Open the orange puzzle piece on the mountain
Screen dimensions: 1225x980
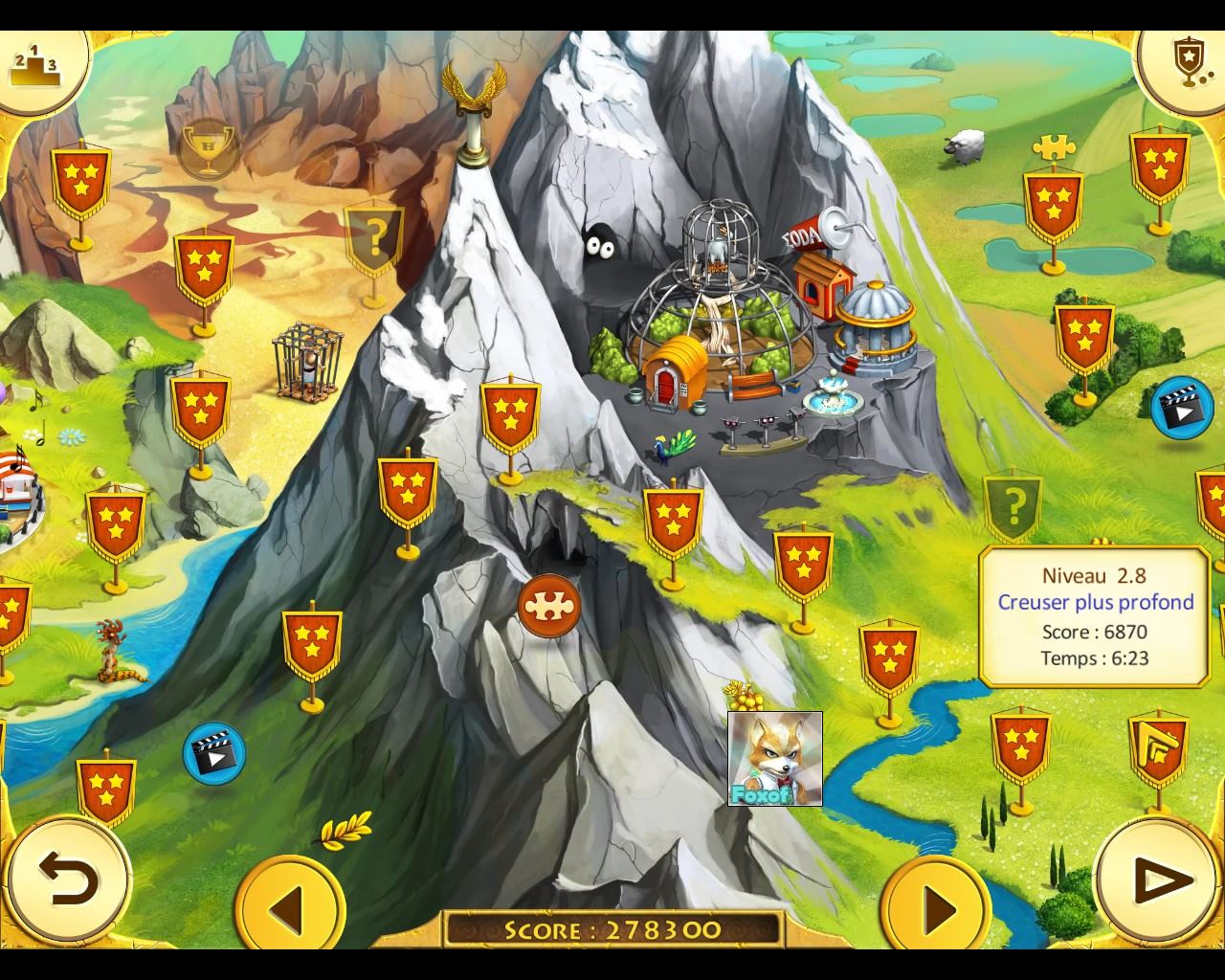click(549, 605)
